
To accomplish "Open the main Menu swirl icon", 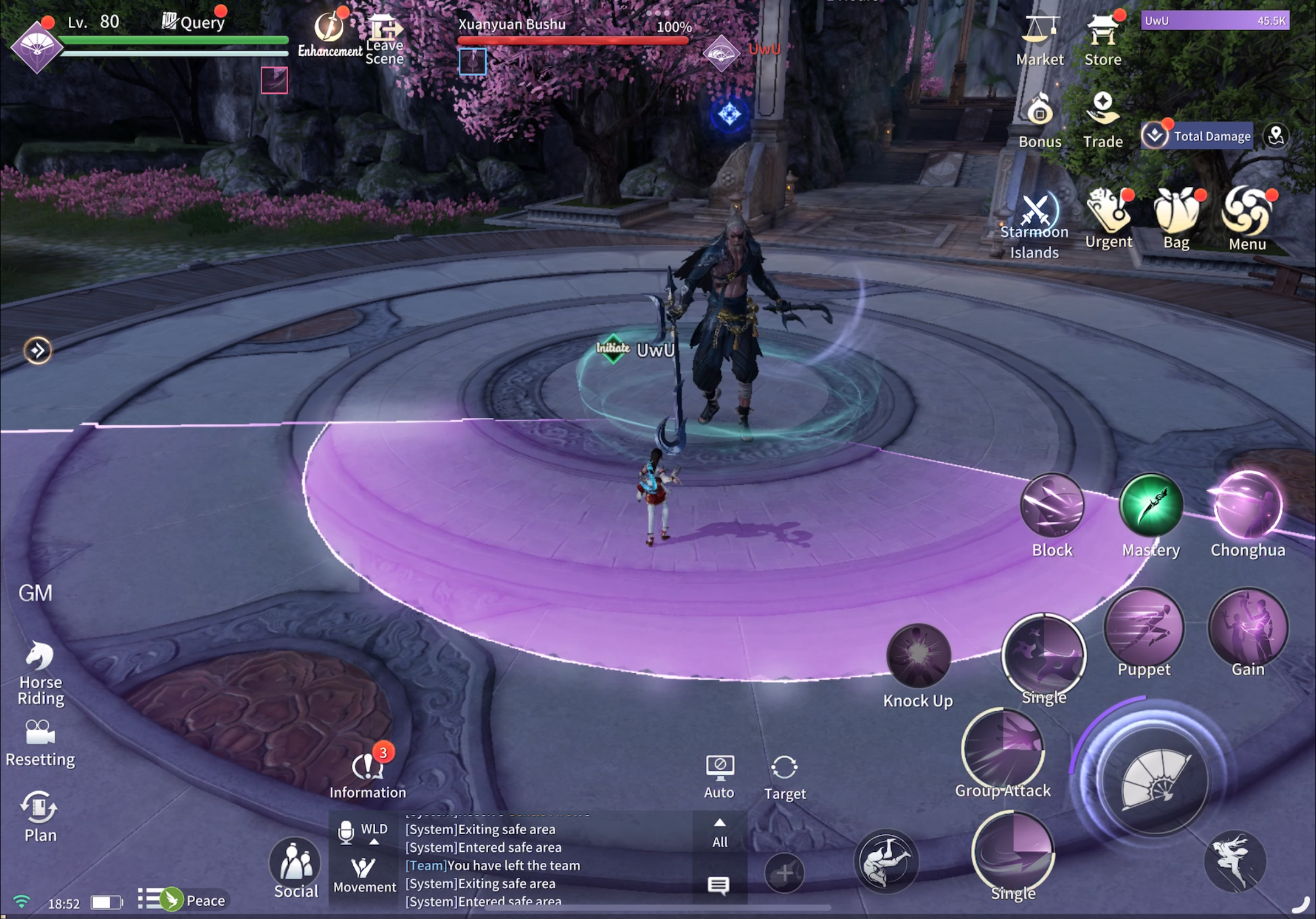I will (x=1247, y=212).
